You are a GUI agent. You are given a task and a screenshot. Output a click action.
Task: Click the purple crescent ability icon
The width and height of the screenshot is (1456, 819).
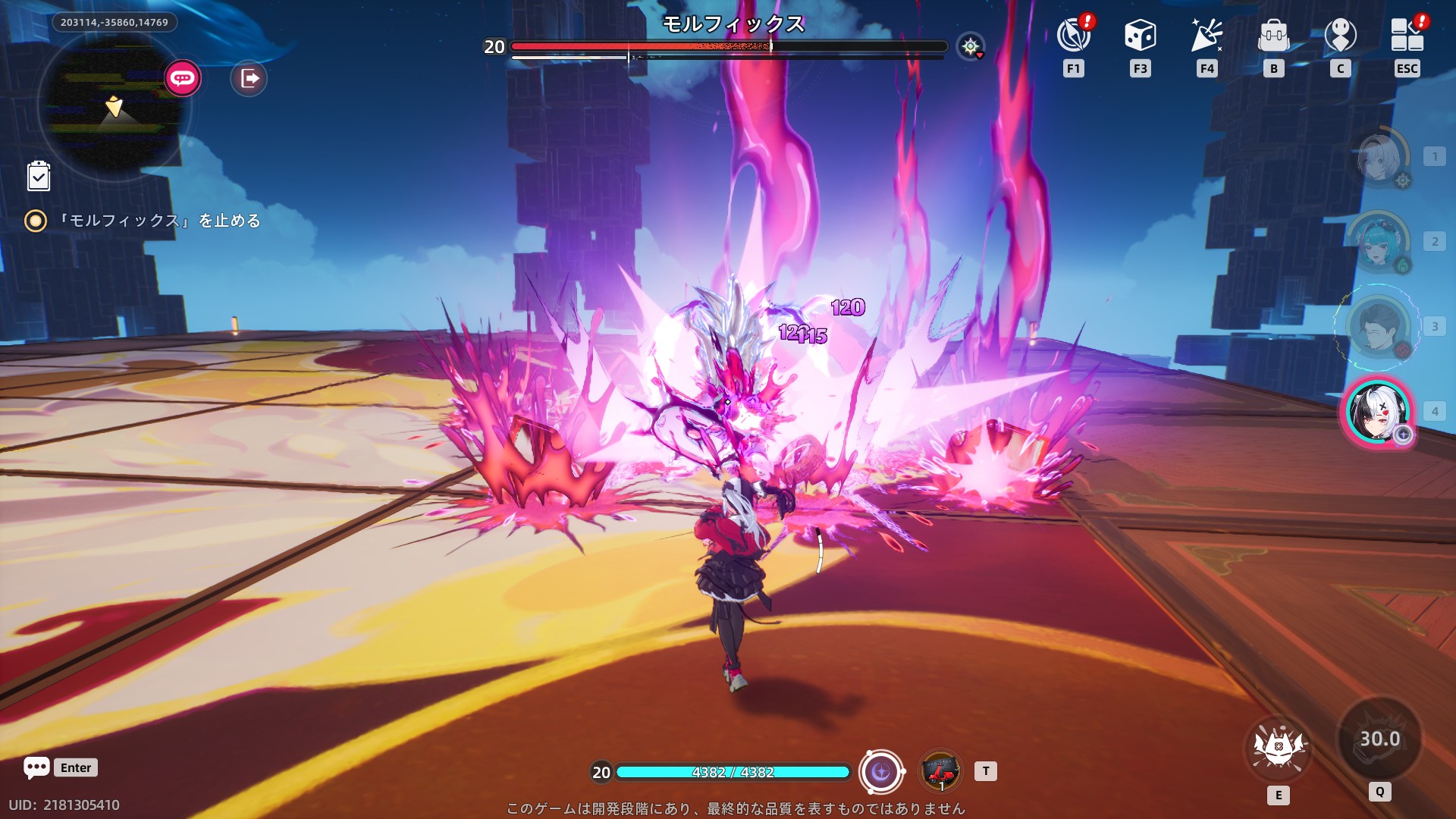(x=881, y=772)
